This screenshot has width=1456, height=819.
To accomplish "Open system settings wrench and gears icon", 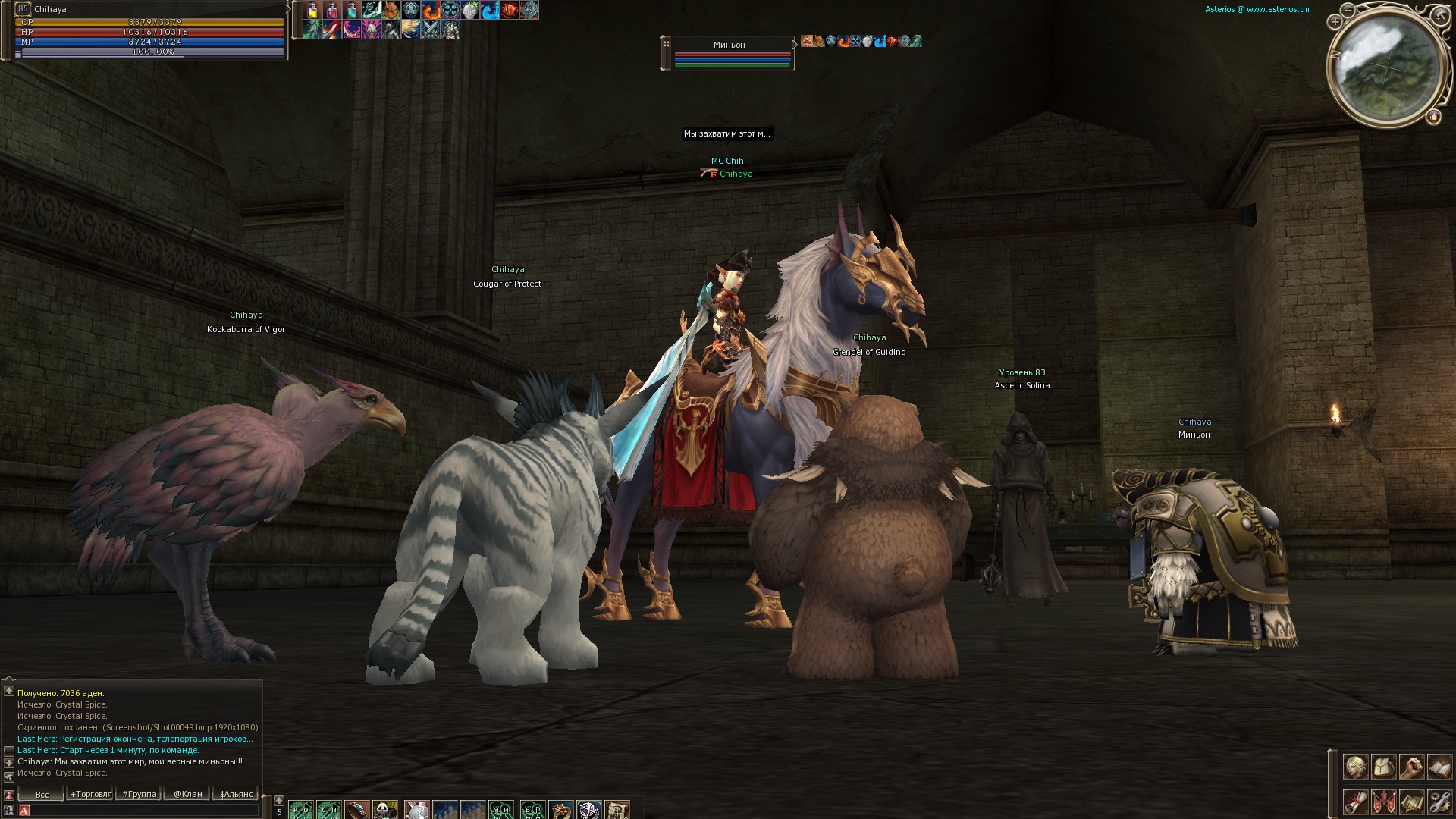I will (1439, 802).
